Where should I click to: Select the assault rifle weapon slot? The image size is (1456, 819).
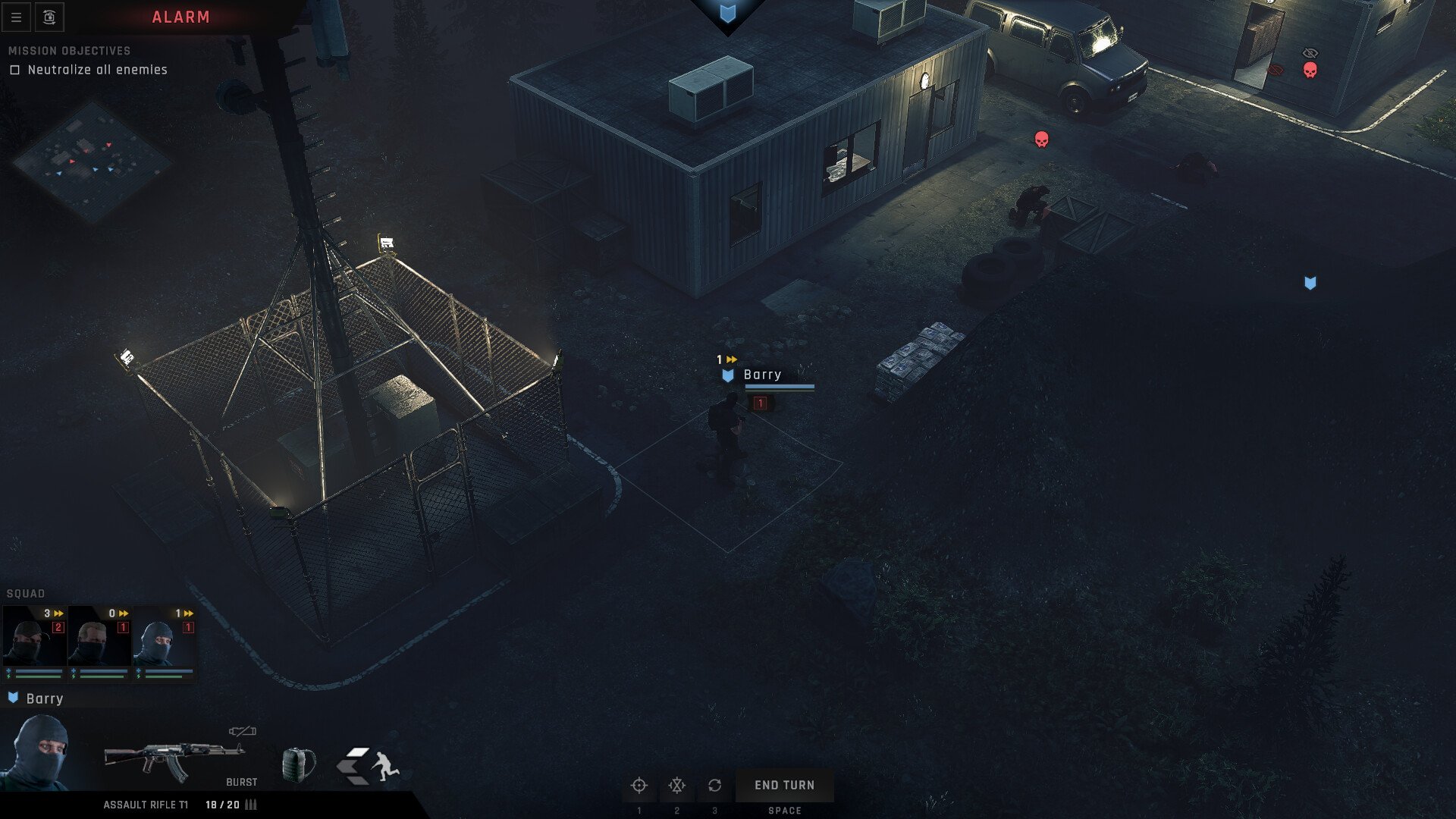[x=174, y=760]
